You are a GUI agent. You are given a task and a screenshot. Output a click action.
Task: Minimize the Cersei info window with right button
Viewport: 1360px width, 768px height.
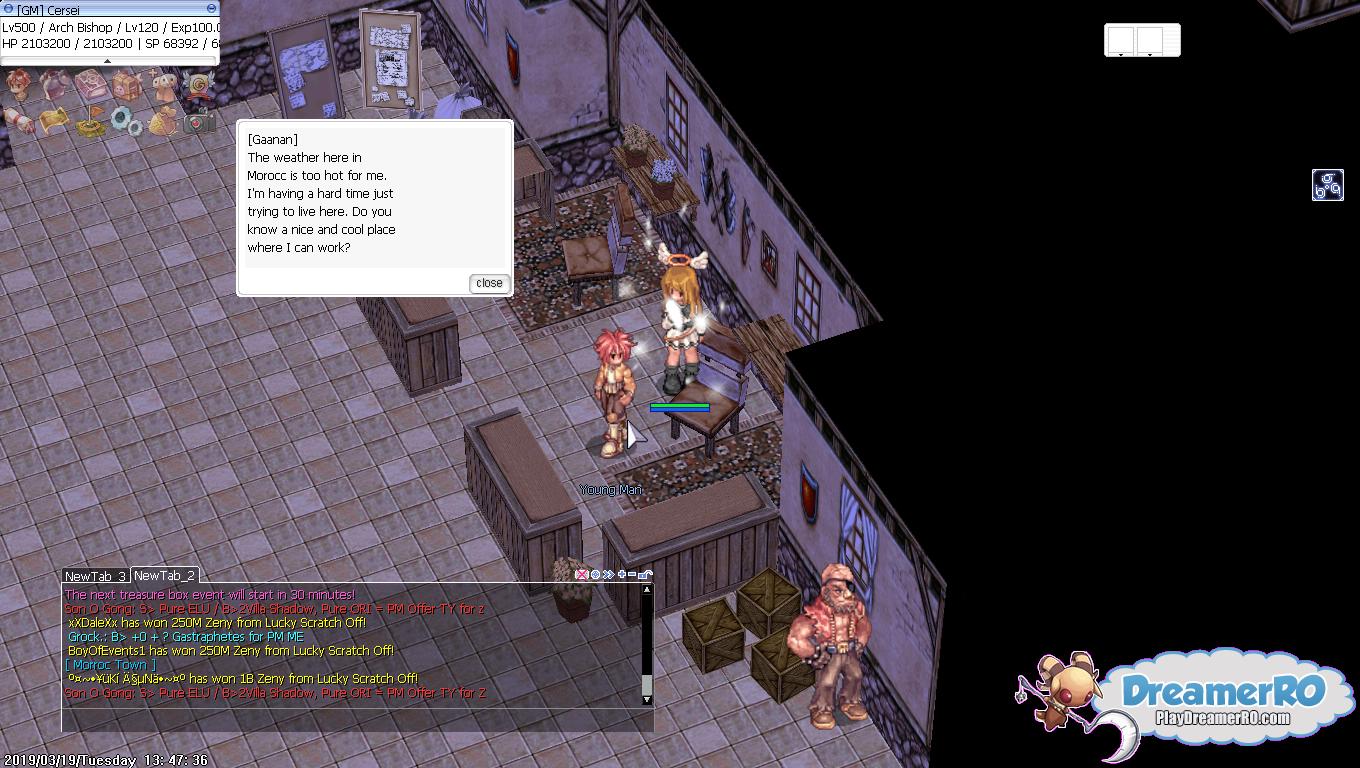coord(211,9)
